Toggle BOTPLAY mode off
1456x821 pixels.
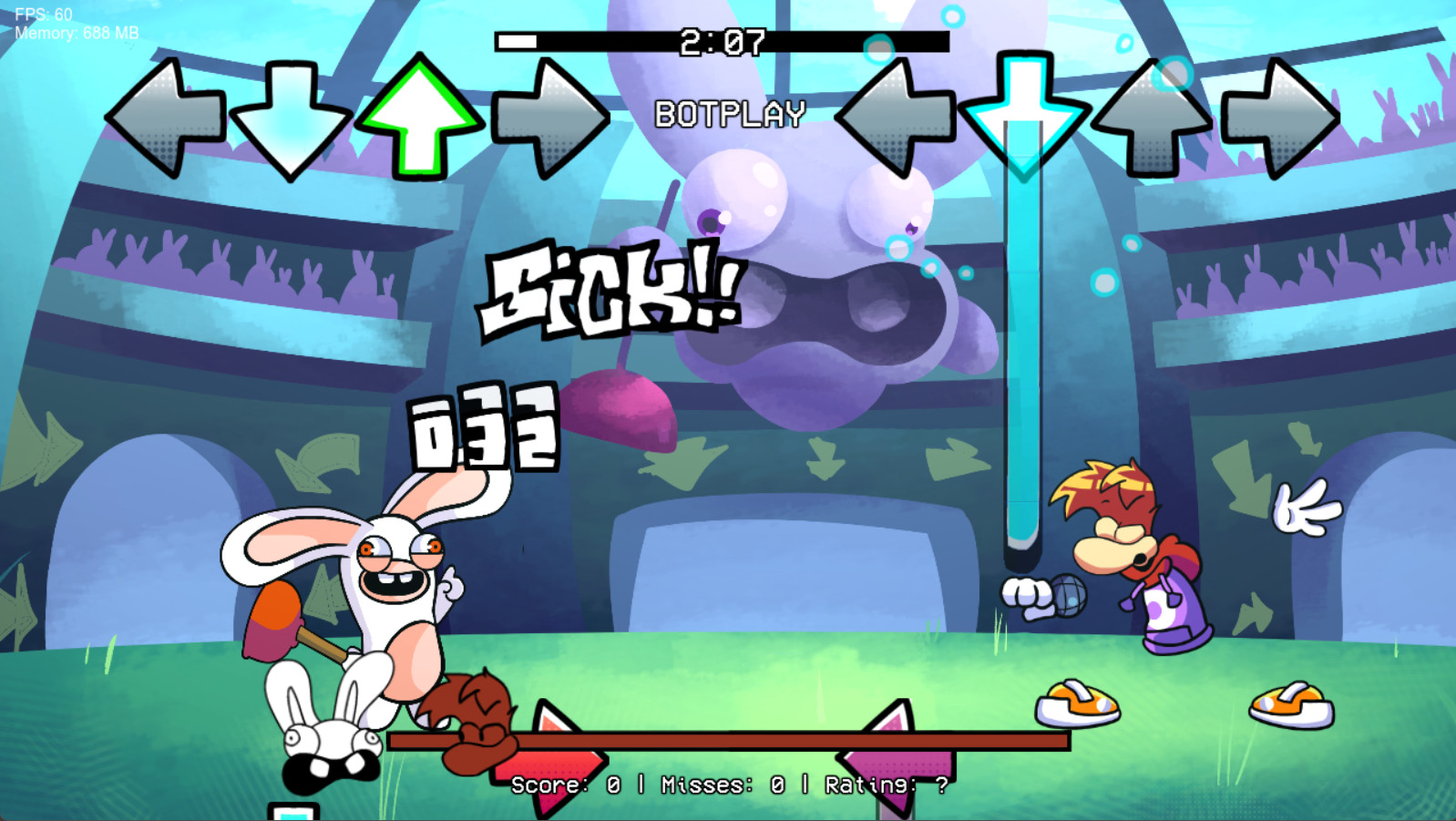[729, 113]
